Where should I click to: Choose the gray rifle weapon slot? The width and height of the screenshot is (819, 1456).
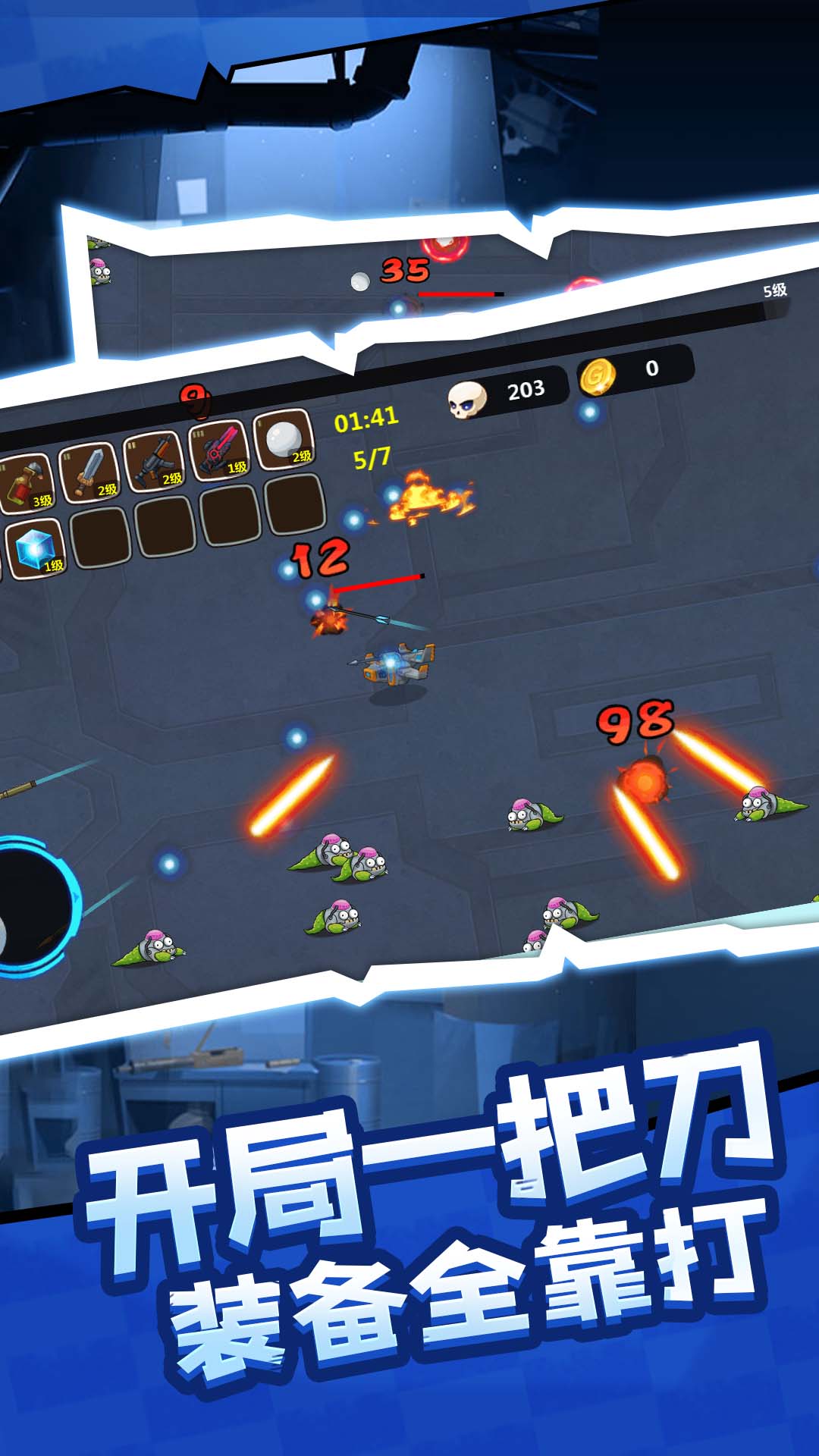pos(155,460)
